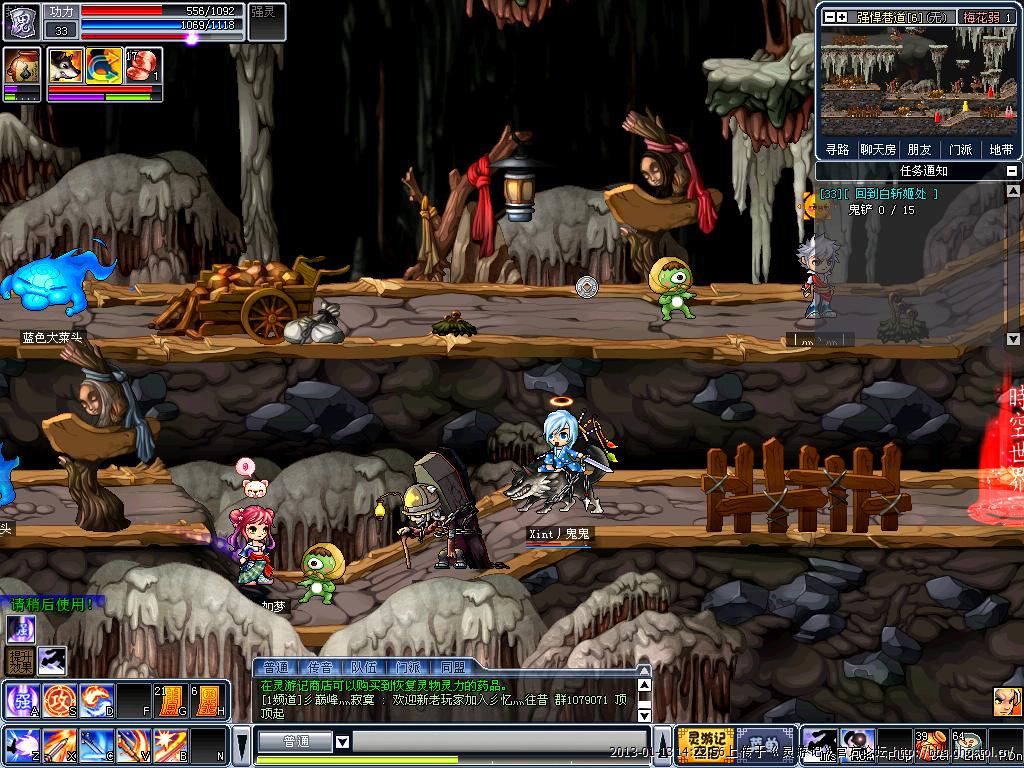Open the 普通 chat channel dropdown

342,742
